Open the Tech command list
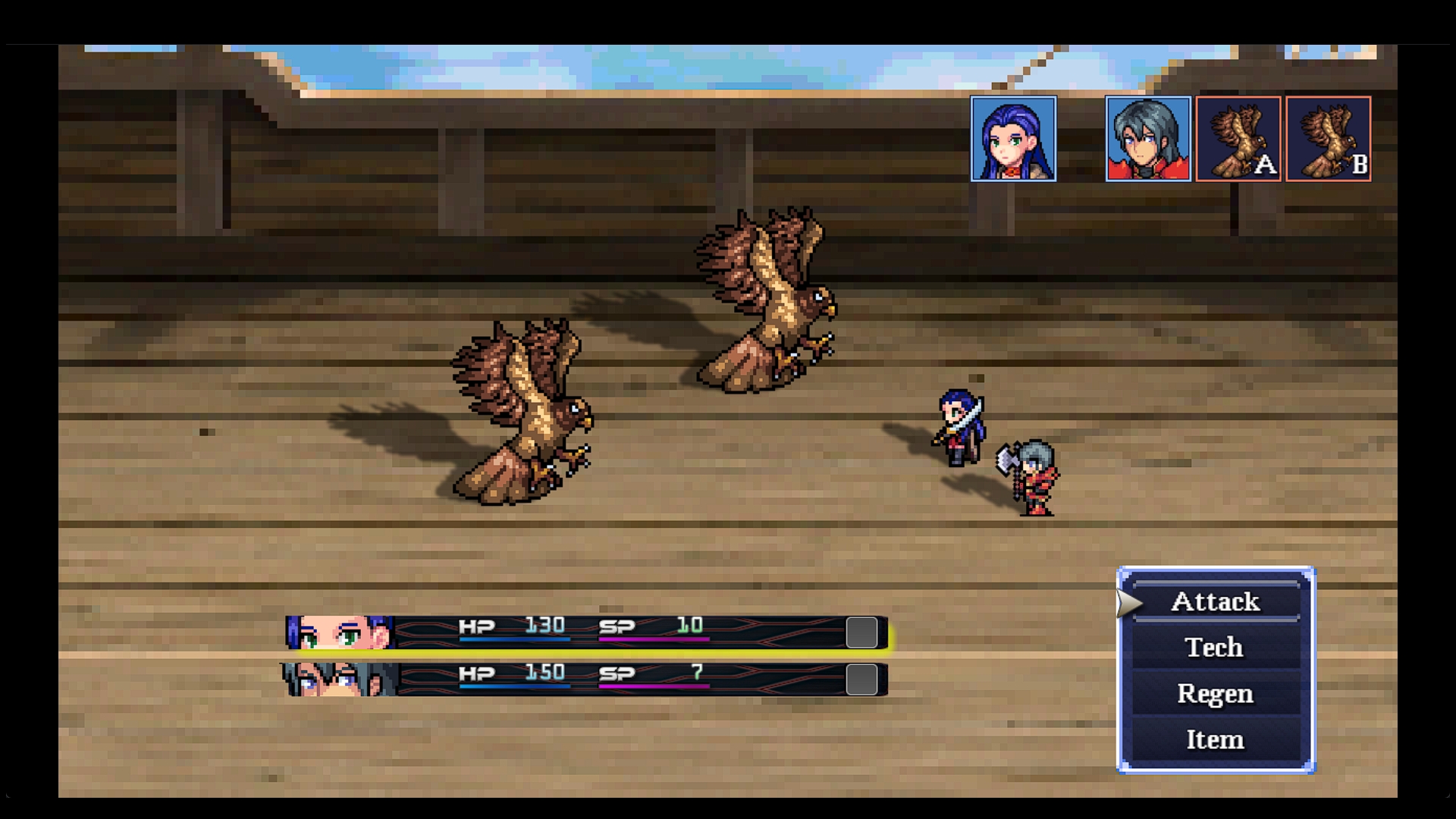The width and height of the screenshot is (1456, 819). coord(1215,648)
